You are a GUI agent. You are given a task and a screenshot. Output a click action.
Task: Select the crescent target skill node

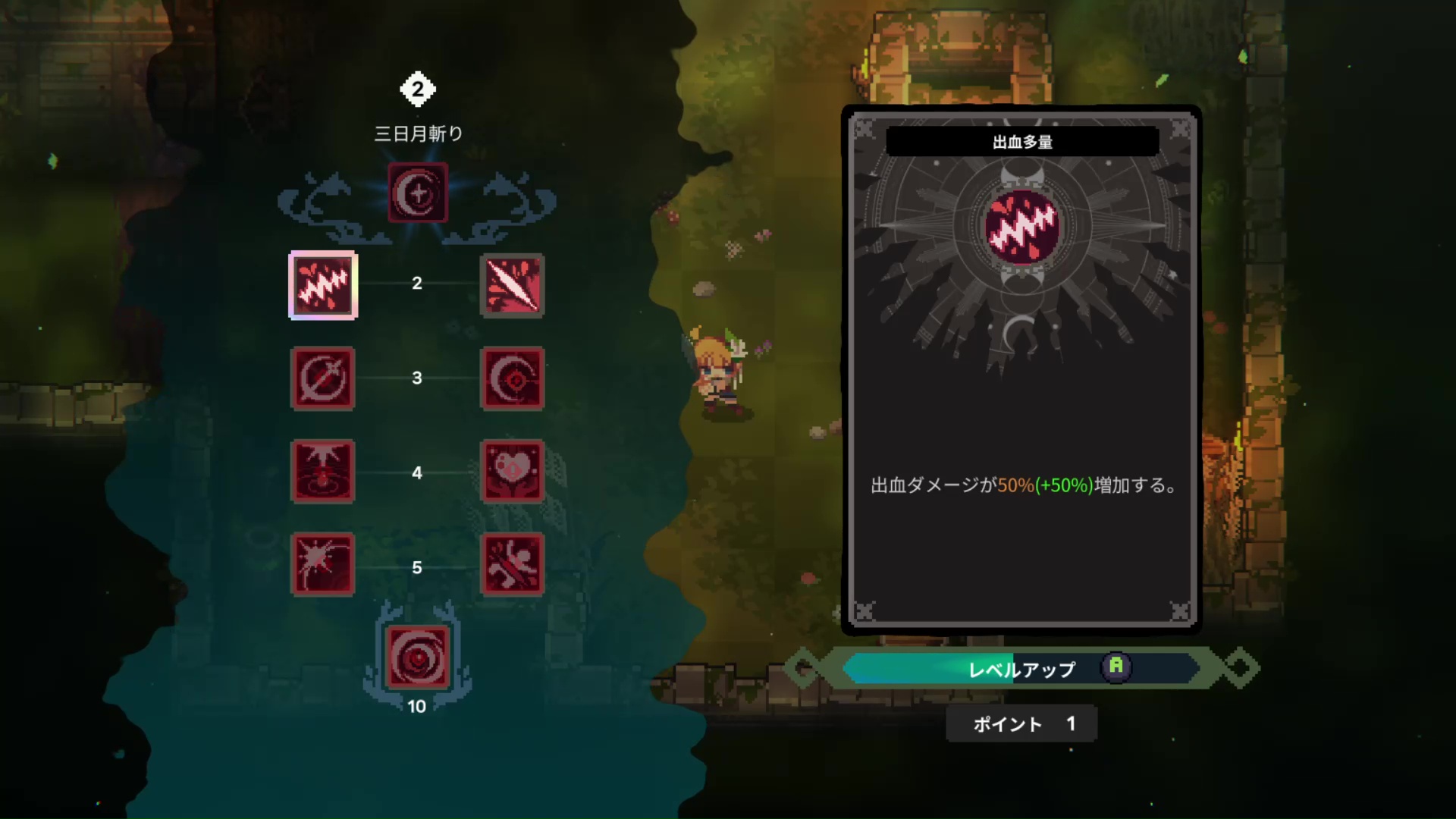513,378
